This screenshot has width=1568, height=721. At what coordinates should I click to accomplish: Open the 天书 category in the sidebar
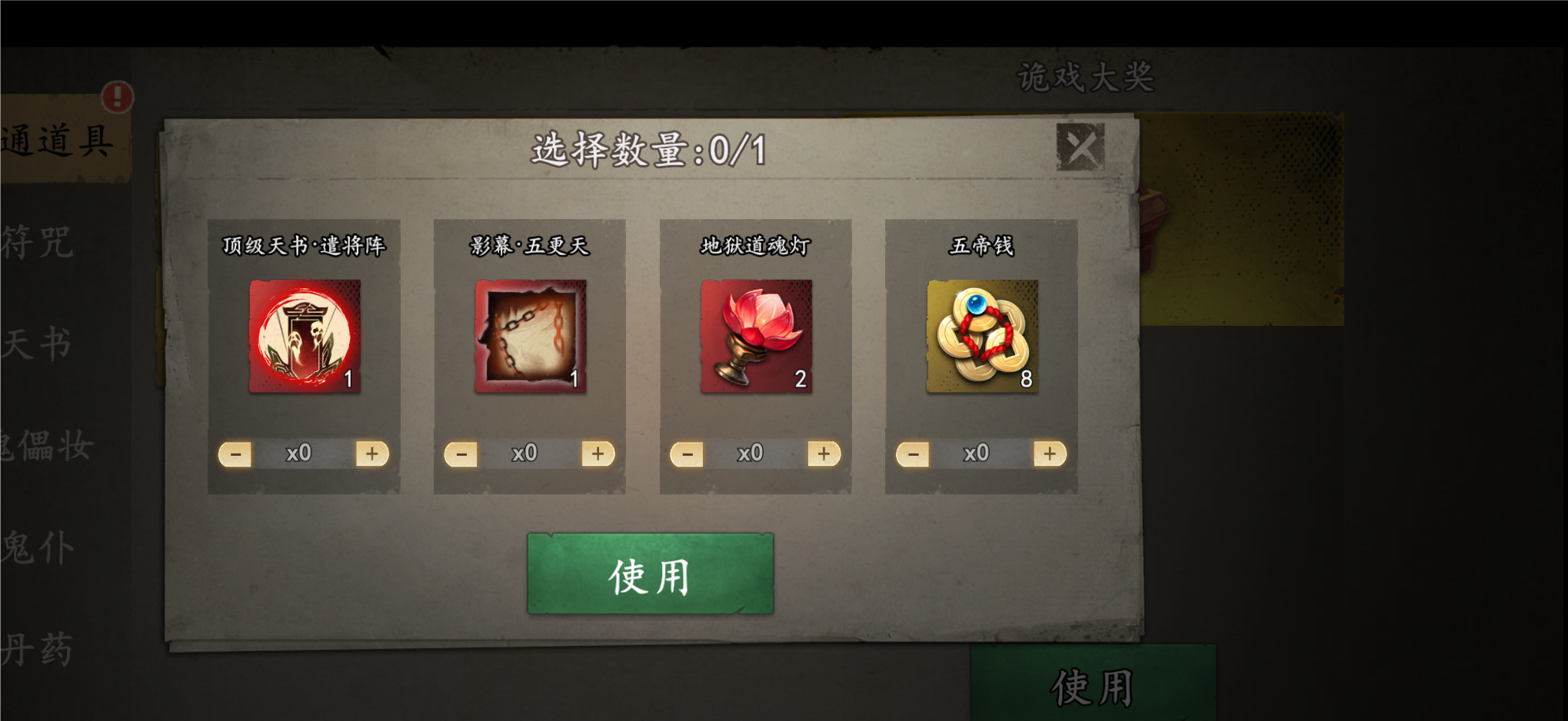(x=38, y=344)
